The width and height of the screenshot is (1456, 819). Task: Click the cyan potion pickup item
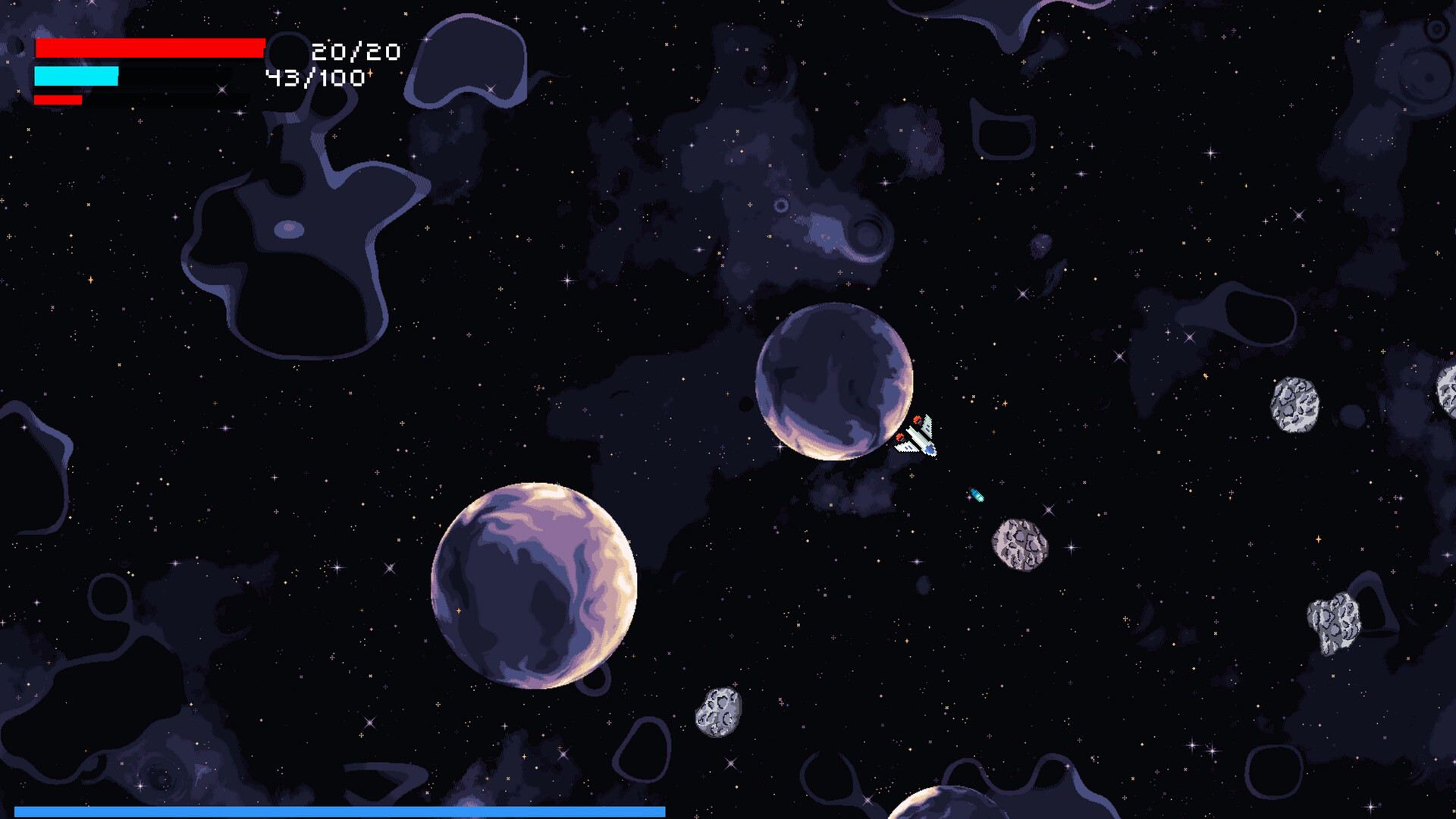pos(977,494)
